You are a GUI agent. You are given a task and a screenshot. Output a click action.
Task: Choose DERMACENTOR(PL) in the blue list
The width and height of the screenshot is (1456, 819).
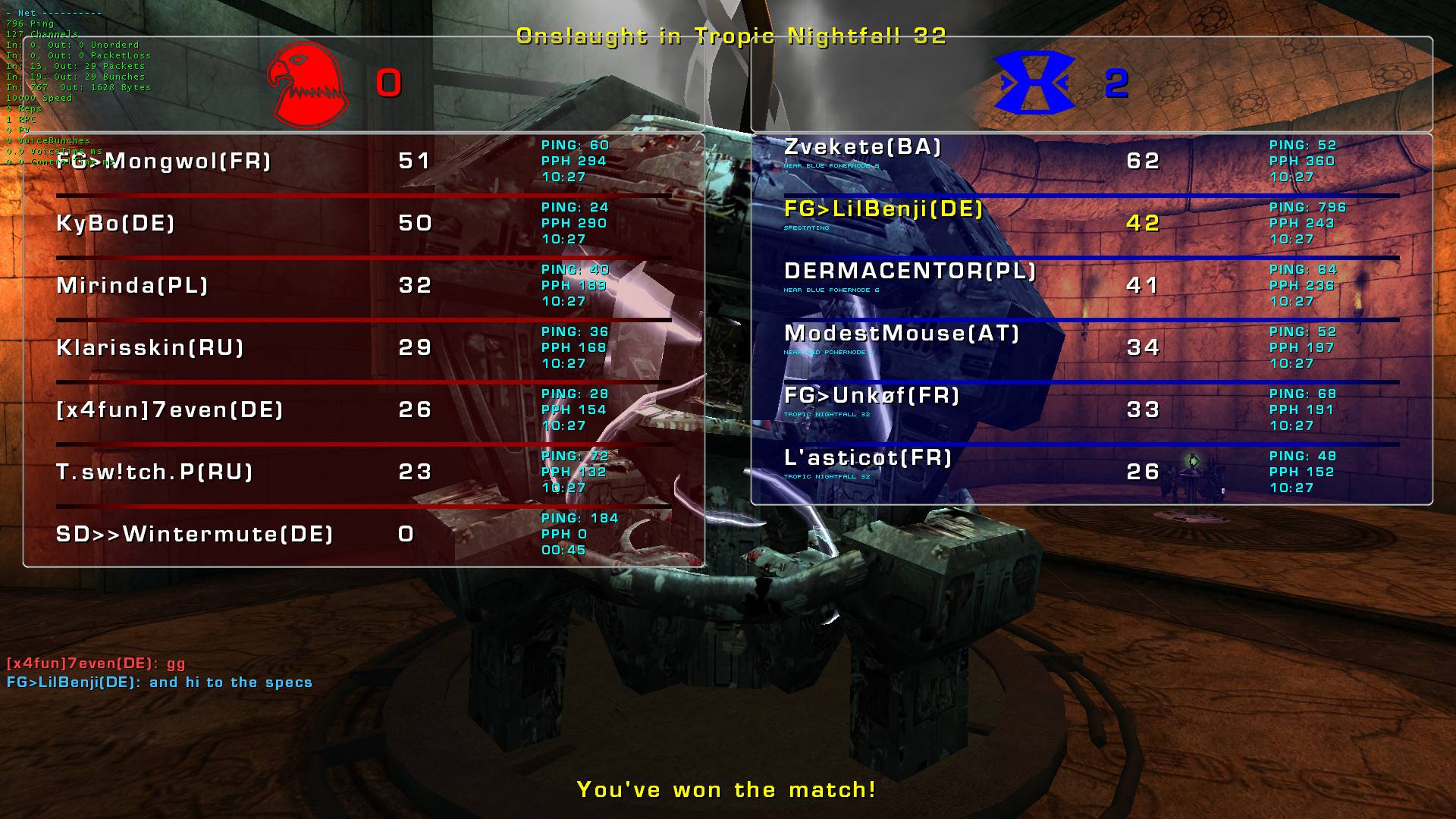tap(910, 271)
